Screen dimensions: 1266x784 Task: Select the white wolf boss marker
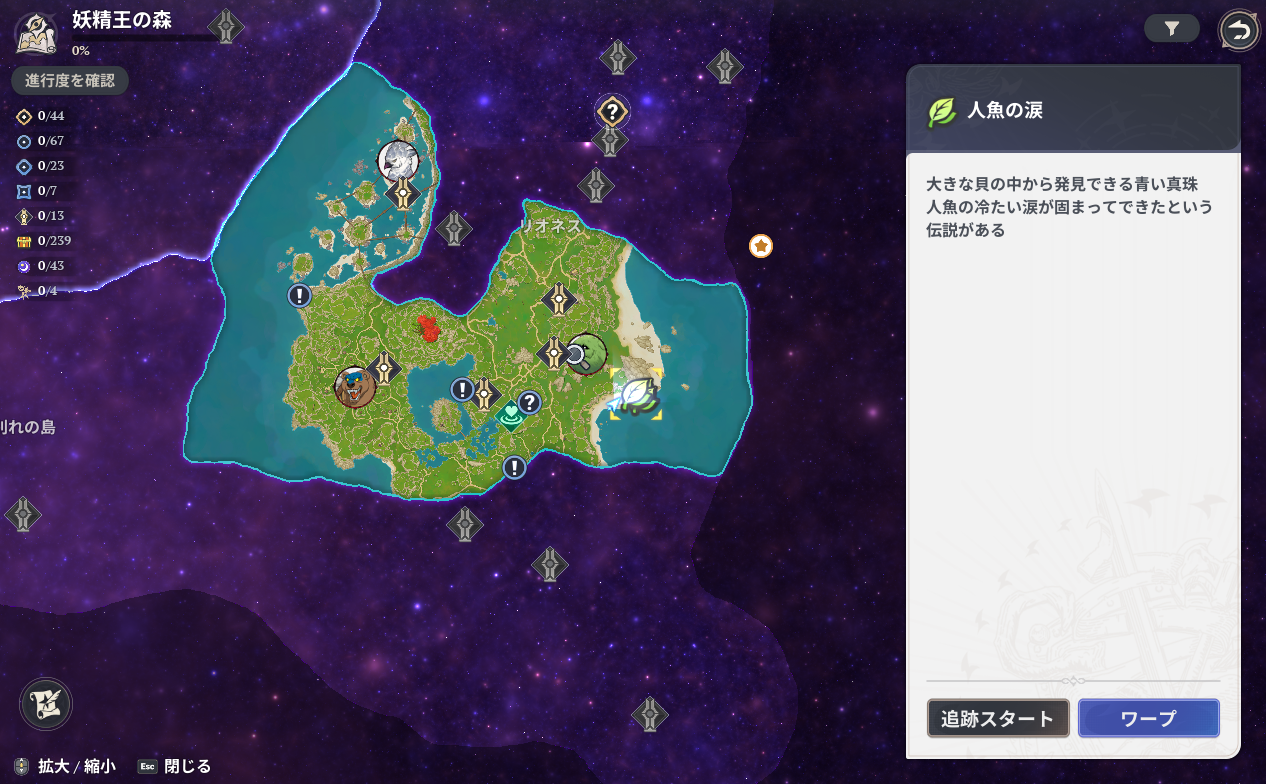398,160
